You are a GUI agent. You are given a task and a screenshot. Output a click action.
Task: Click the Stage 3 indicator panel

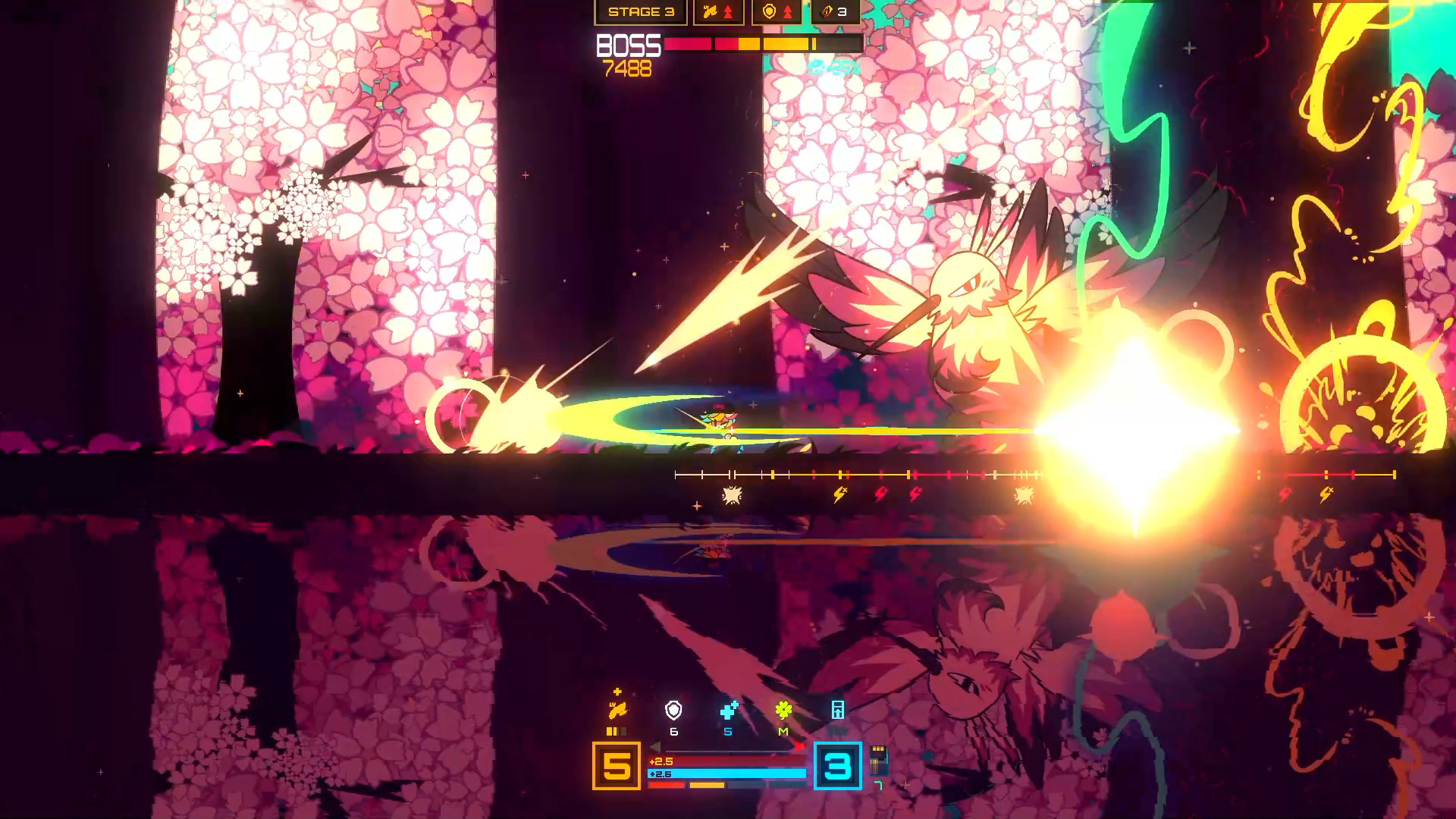click(641, 12)
